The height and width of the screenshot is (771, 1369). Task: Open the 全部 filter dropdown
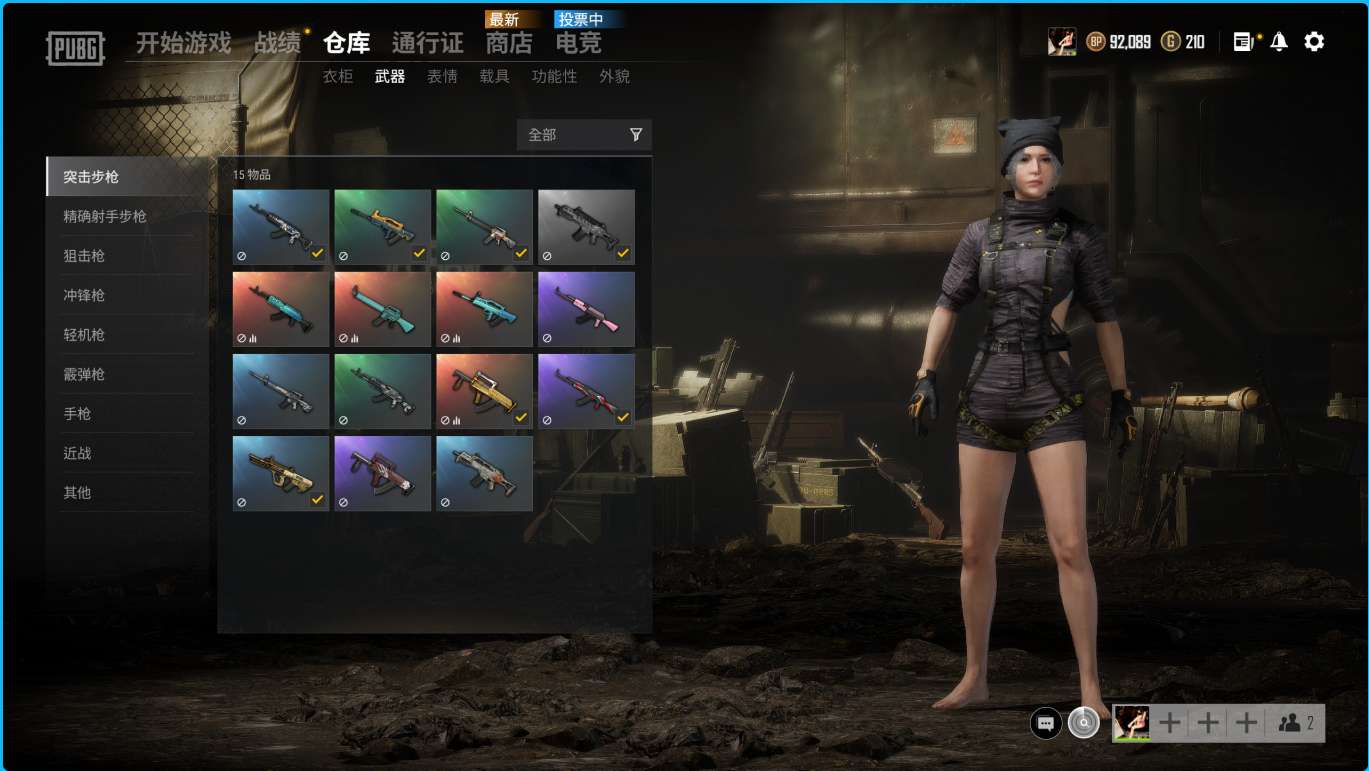[x=584, y=135]
